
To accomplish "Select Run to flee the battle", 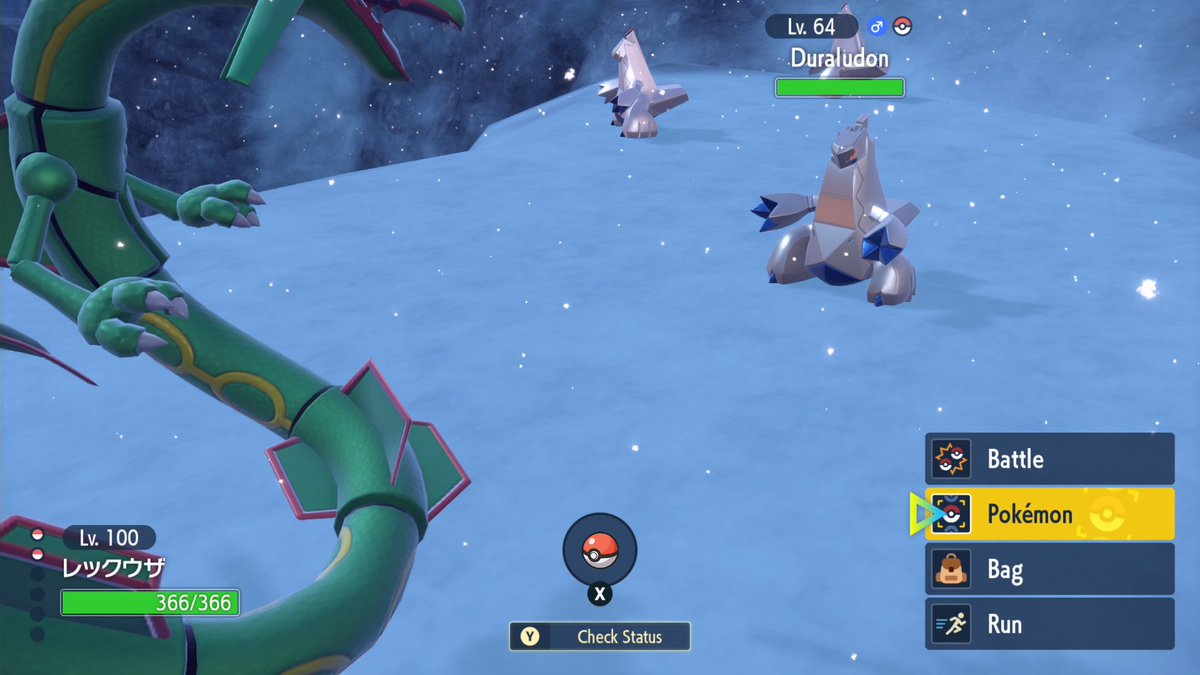I will pyautogui.click(x=1049, y=624).
